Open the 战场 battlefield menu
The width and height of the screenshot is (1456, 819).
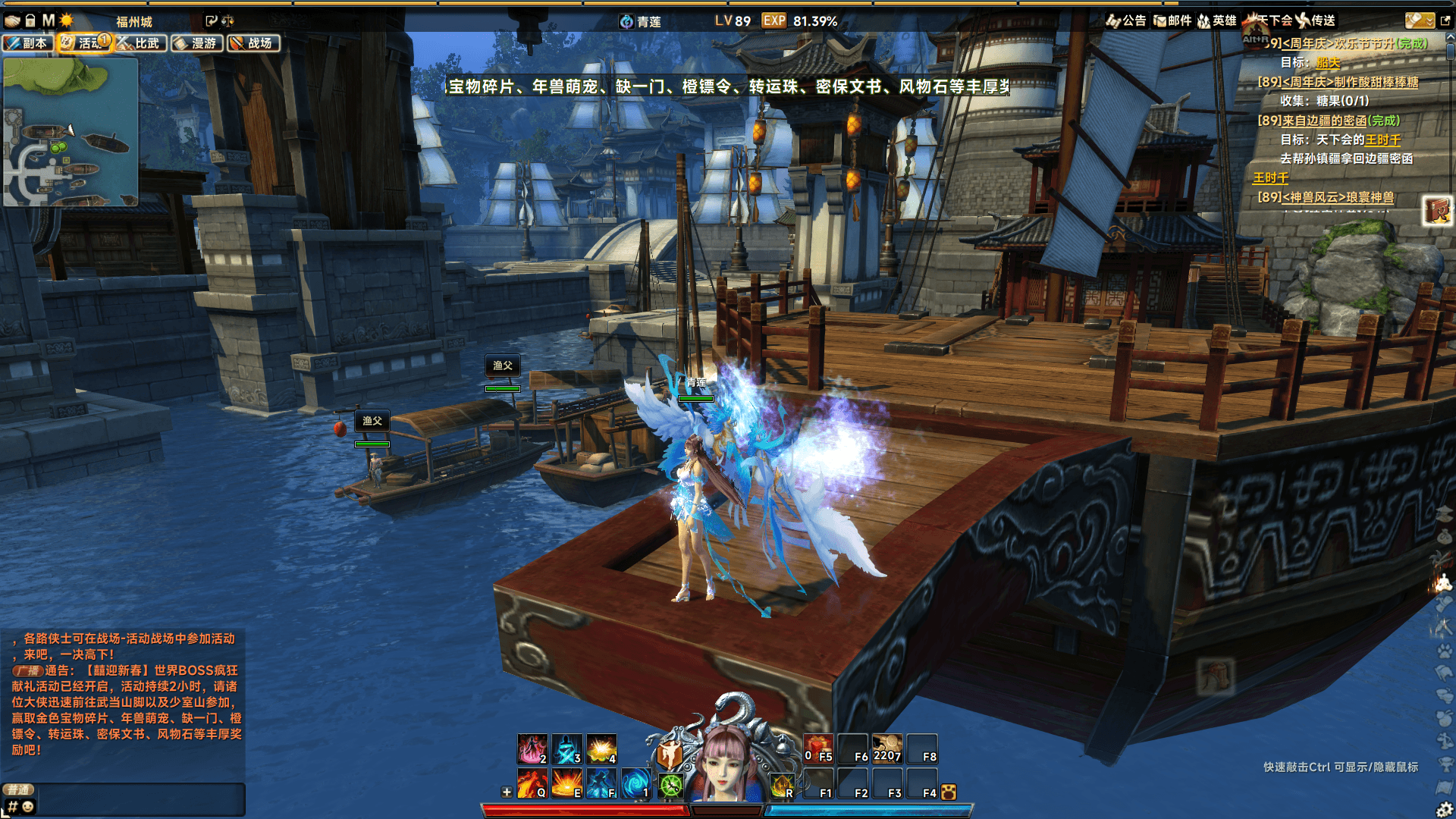coord(253,43)
